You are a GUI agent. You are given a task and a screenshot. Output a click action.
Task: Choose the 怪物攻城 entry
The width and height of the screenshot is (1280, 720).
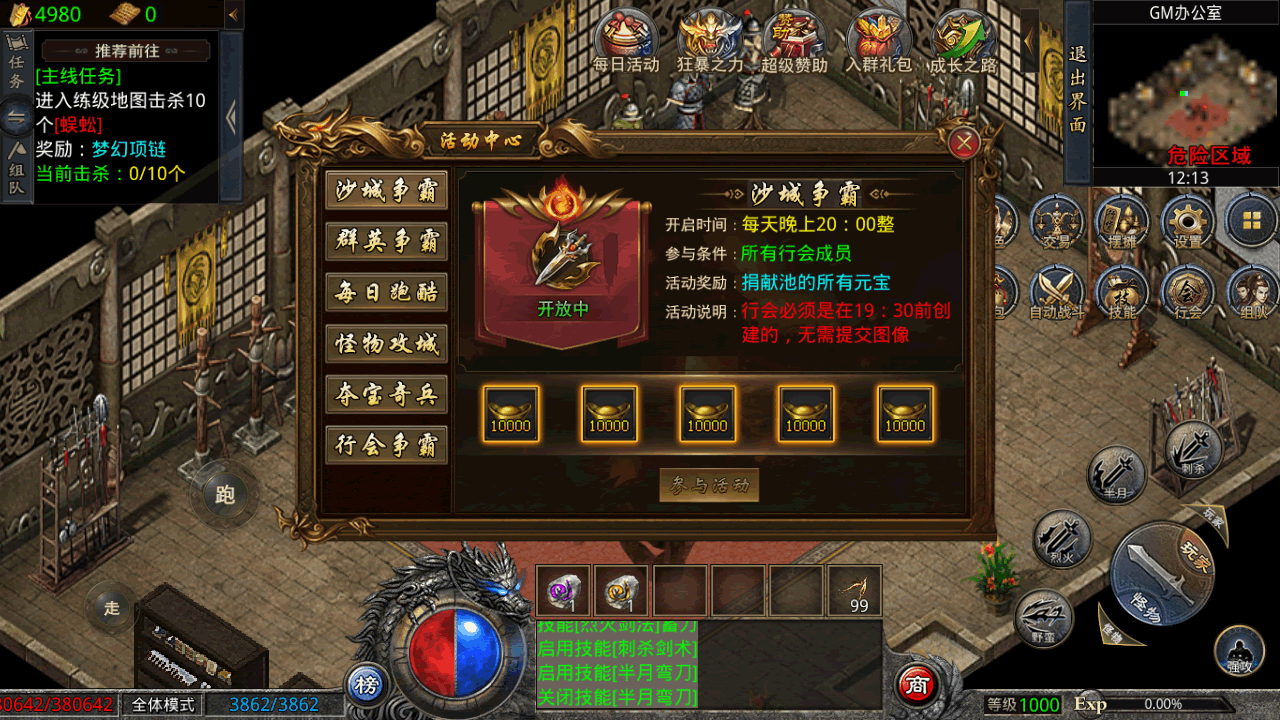pos(386,344)
